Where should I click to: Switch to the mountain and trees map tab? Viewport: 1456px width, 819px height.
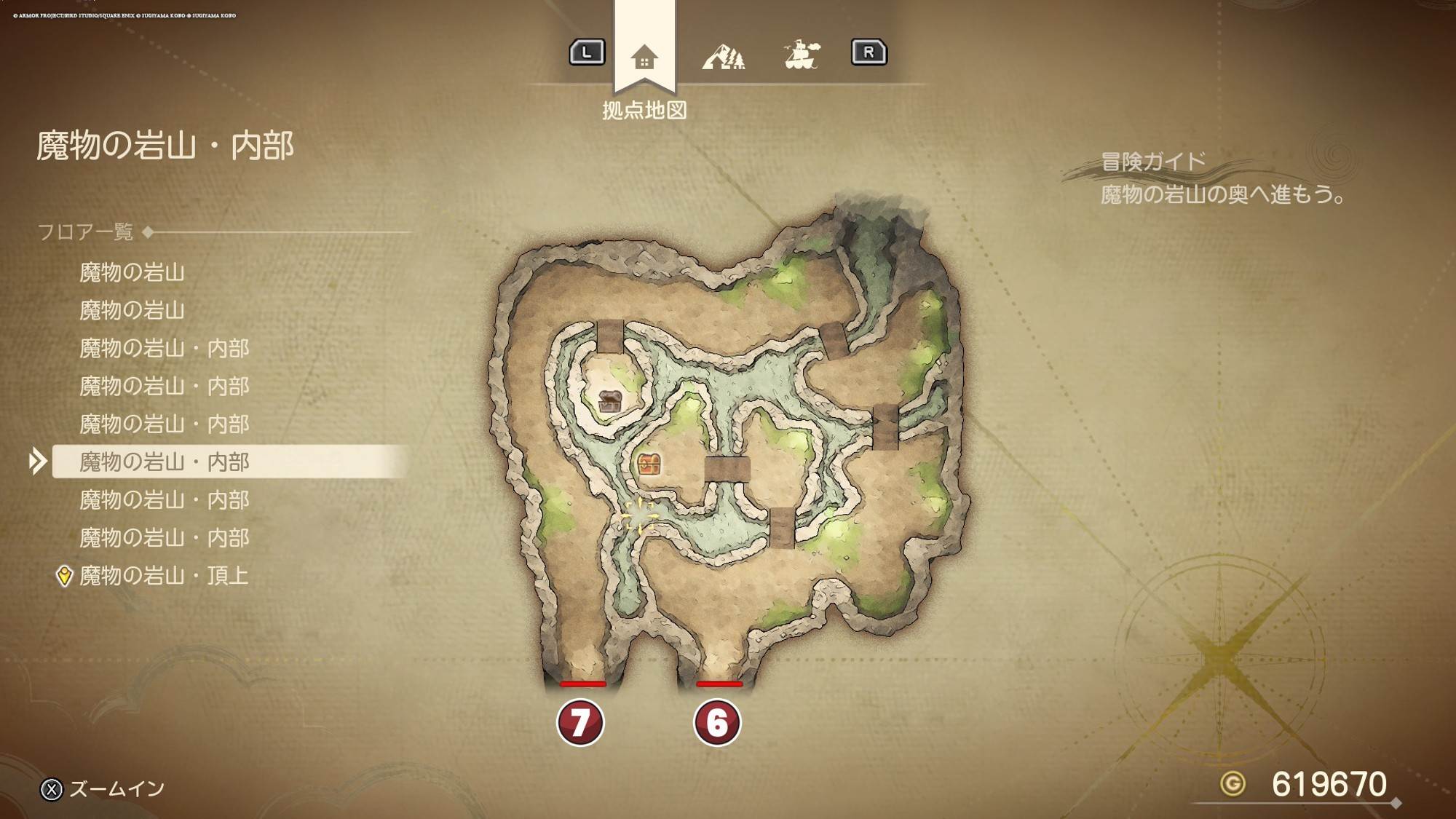(x=724, y=57)
